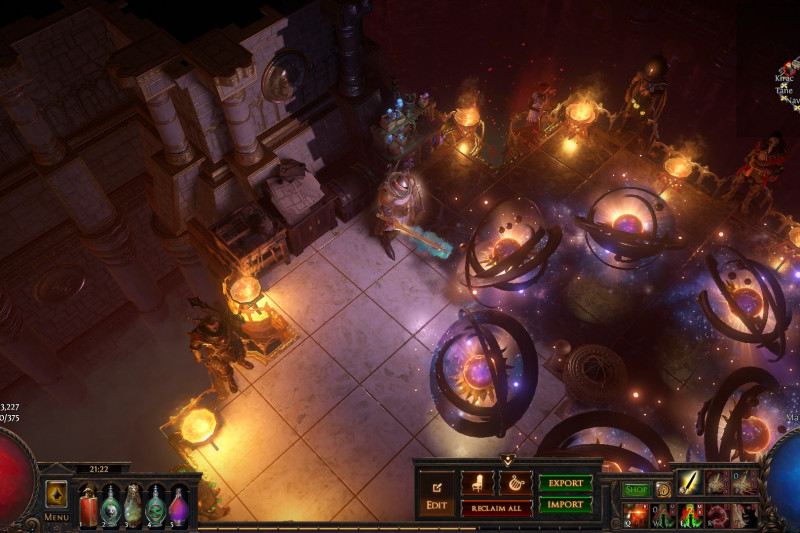Activate the green figure skill on E
This screenshot has height=533, width=800.
click(x=691, y=515)
